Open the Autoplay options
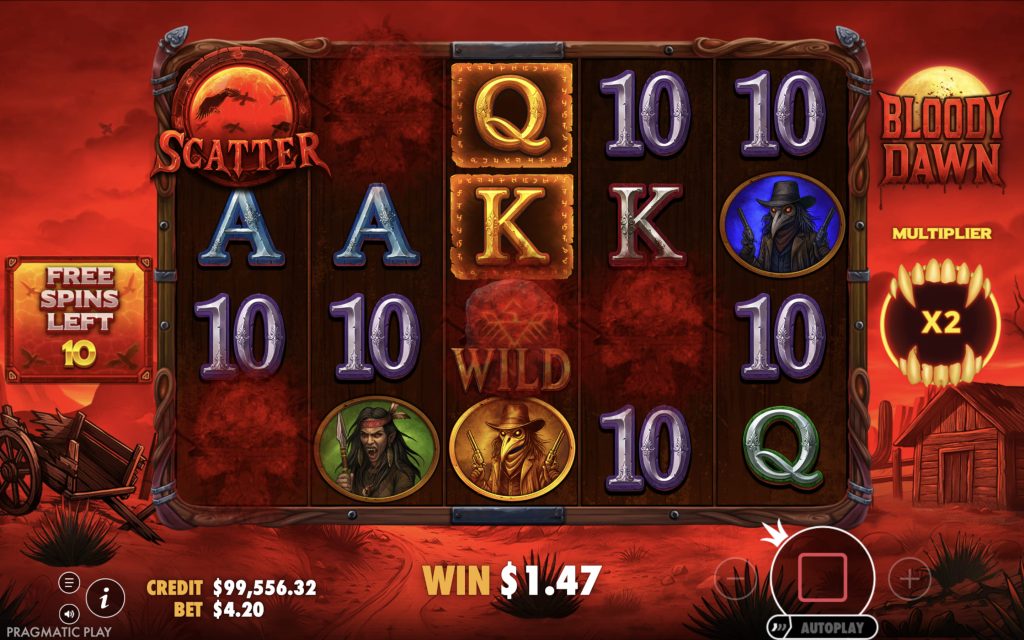 point(821,627)
